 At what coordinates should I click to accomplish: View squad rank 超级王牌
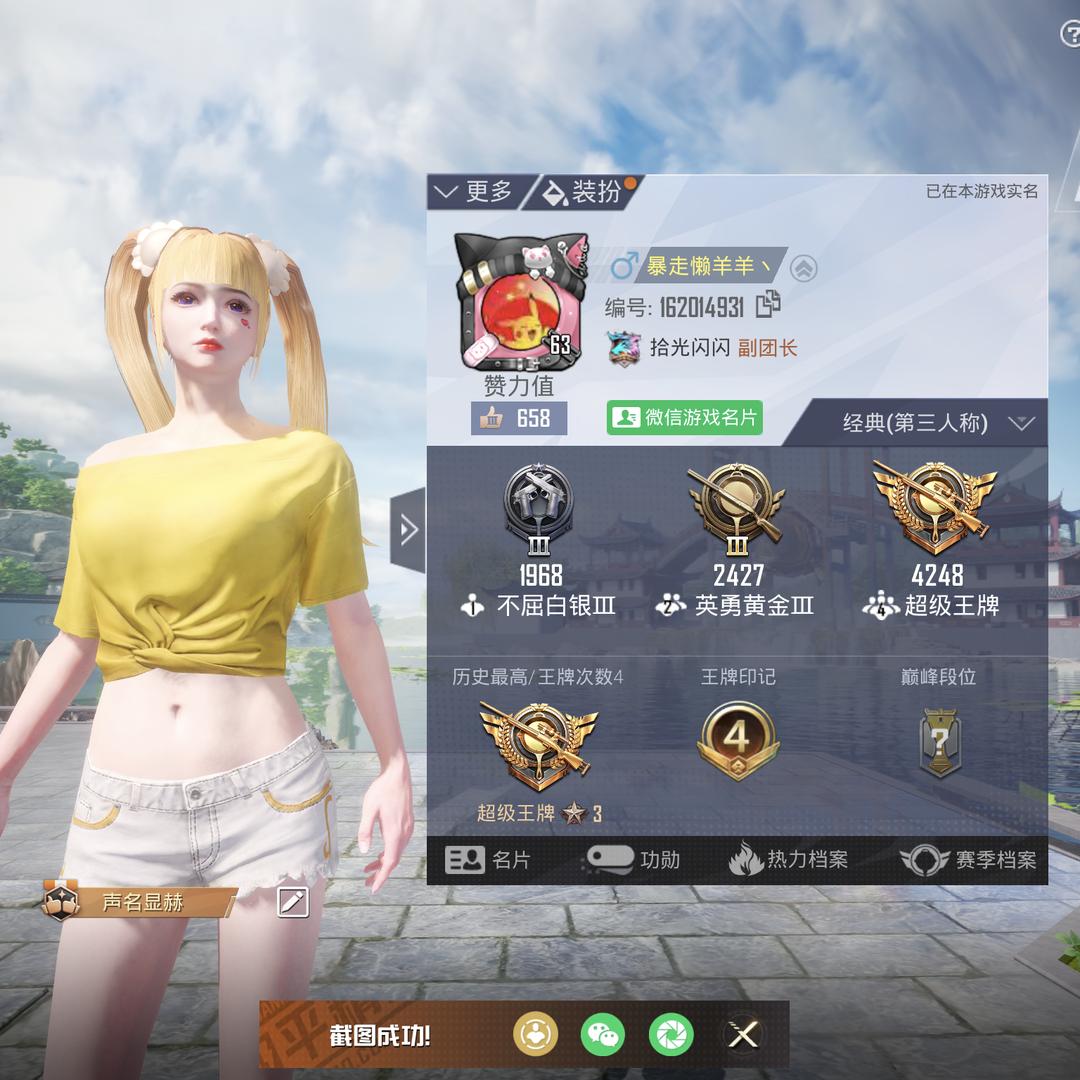[x=936, y=540]
